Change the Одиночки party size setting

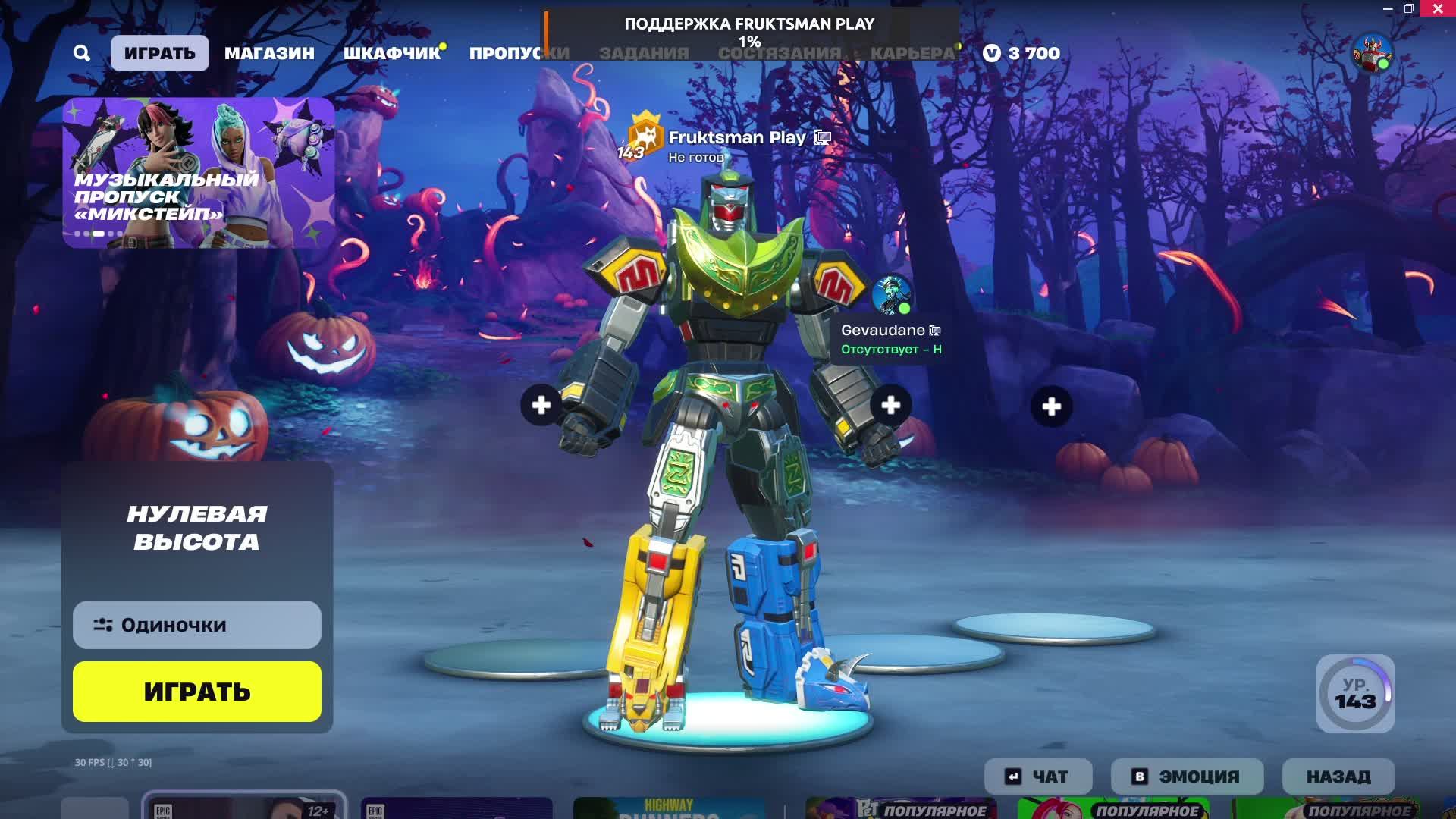pyautogui.click(x=197, y=625)
